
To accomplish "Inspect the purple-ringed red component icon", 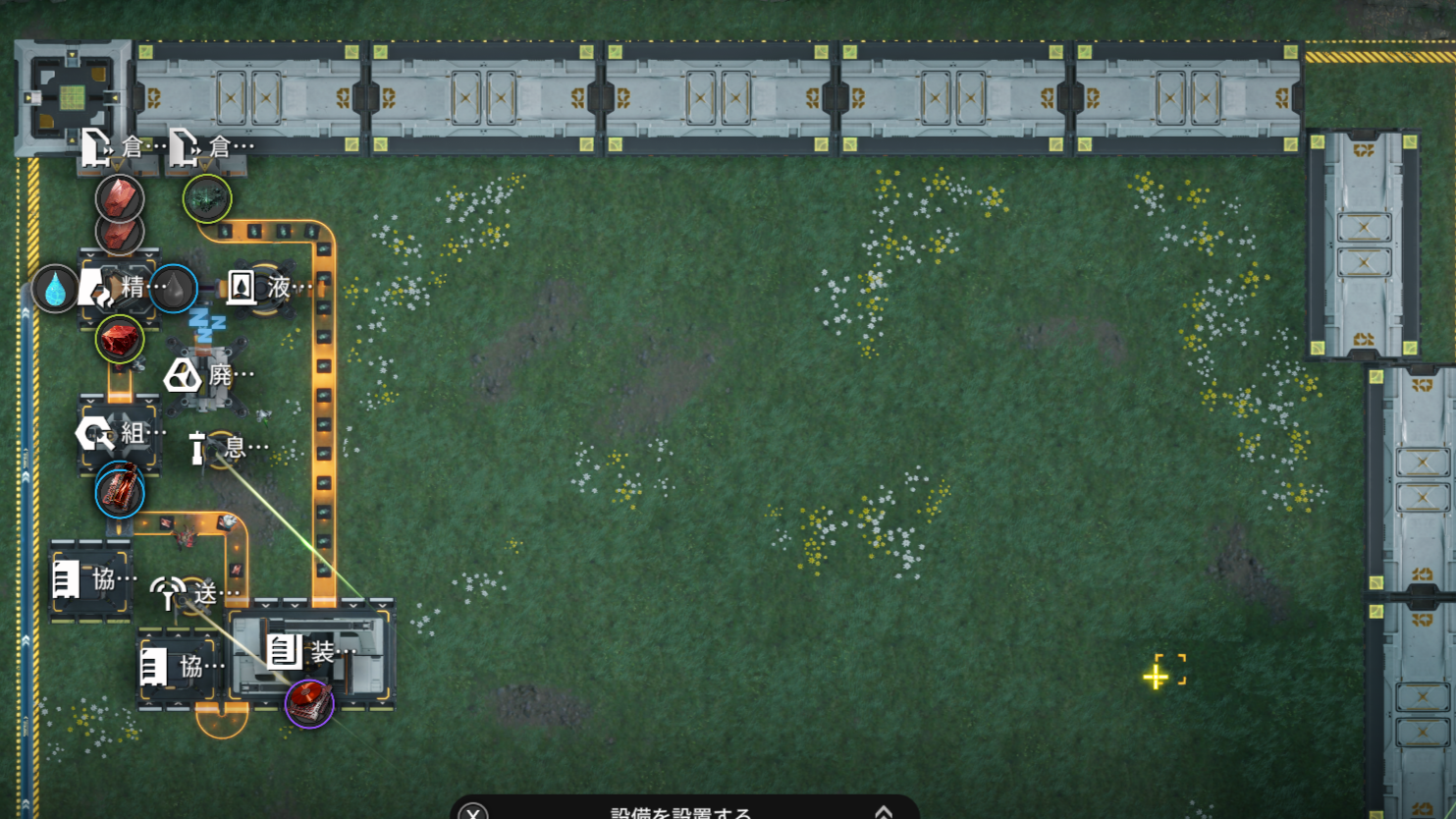I will coord(309,703).
